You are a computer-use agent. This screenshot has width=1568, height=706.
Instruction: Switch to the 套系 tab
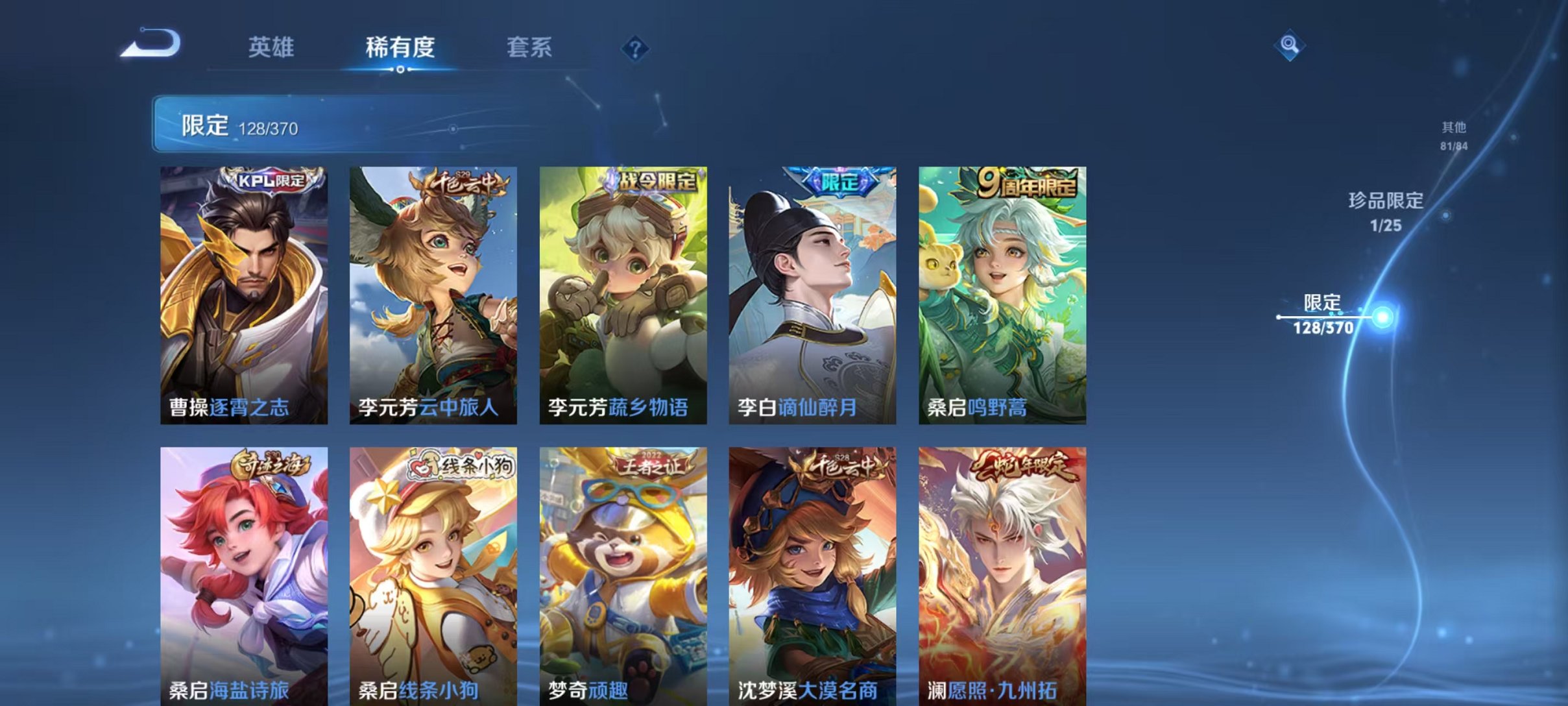click(x=530, y=49)
